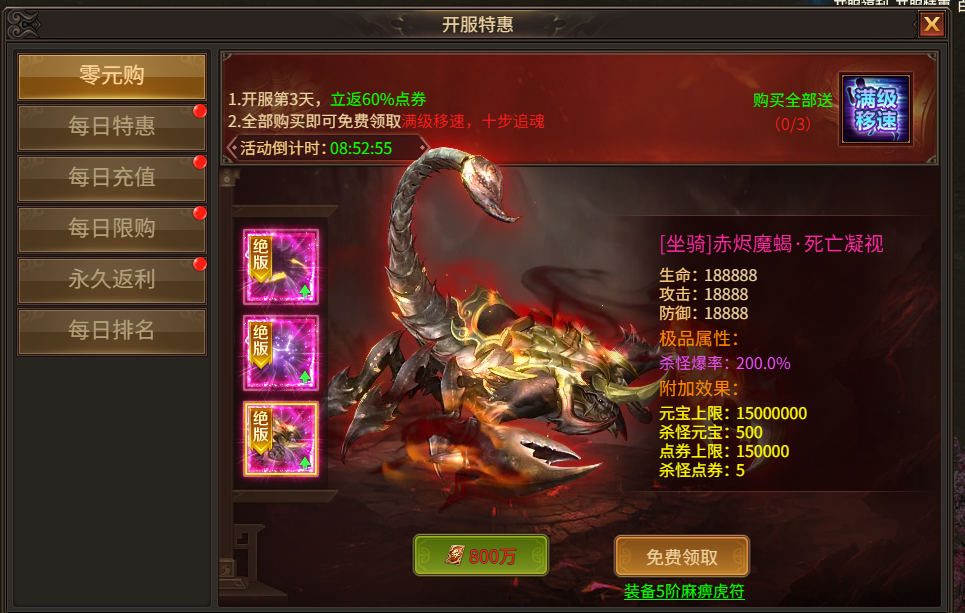Open the 每日特惠 tab
This screenshot has width=965, height=613.
coord(112,127)
